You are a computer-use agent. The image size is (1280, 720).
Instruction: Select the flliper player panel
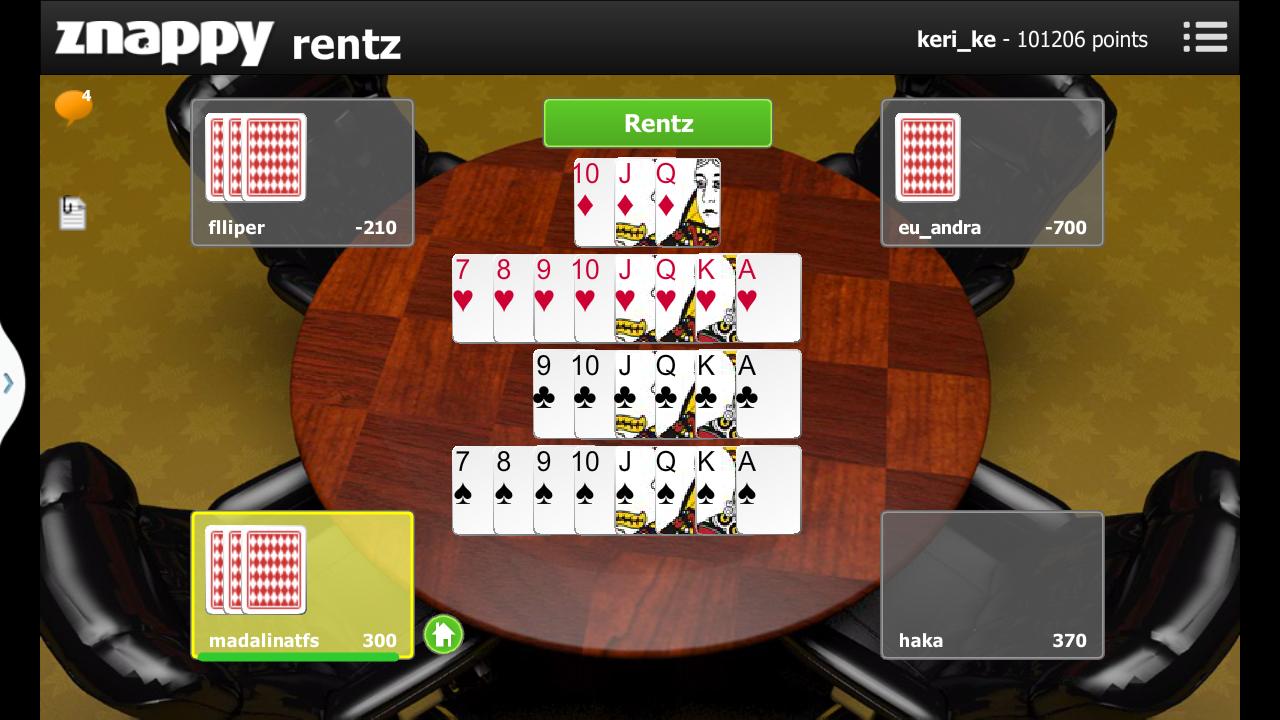tap(302, 172)
